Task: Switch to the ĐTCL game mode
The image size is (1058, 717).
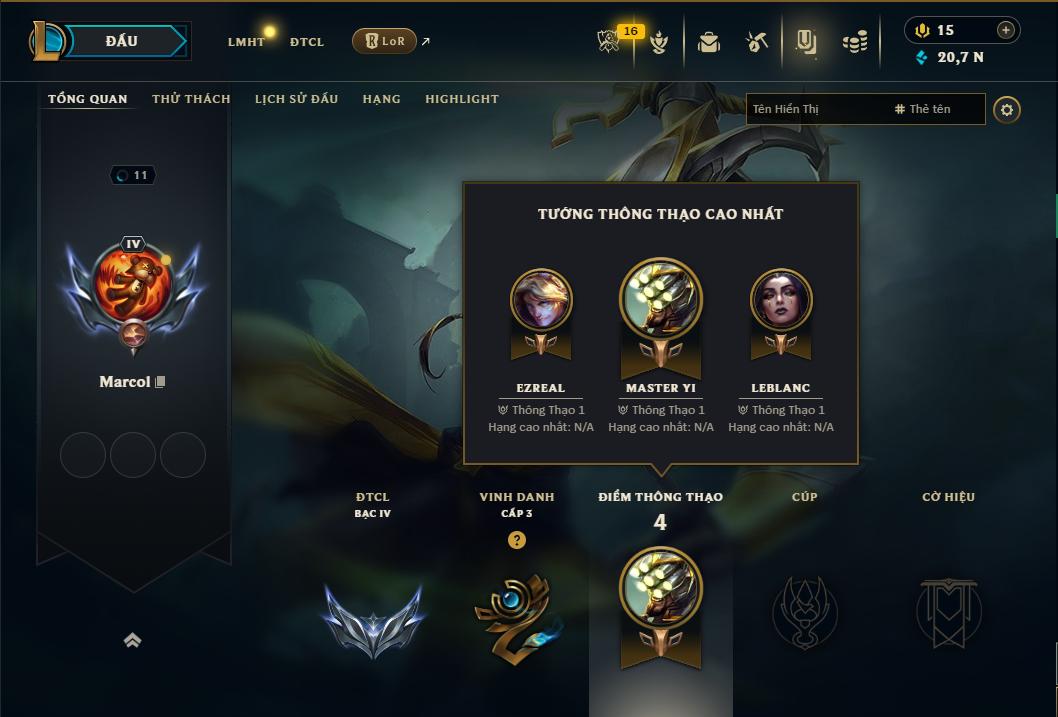Action: click(307, 42)
